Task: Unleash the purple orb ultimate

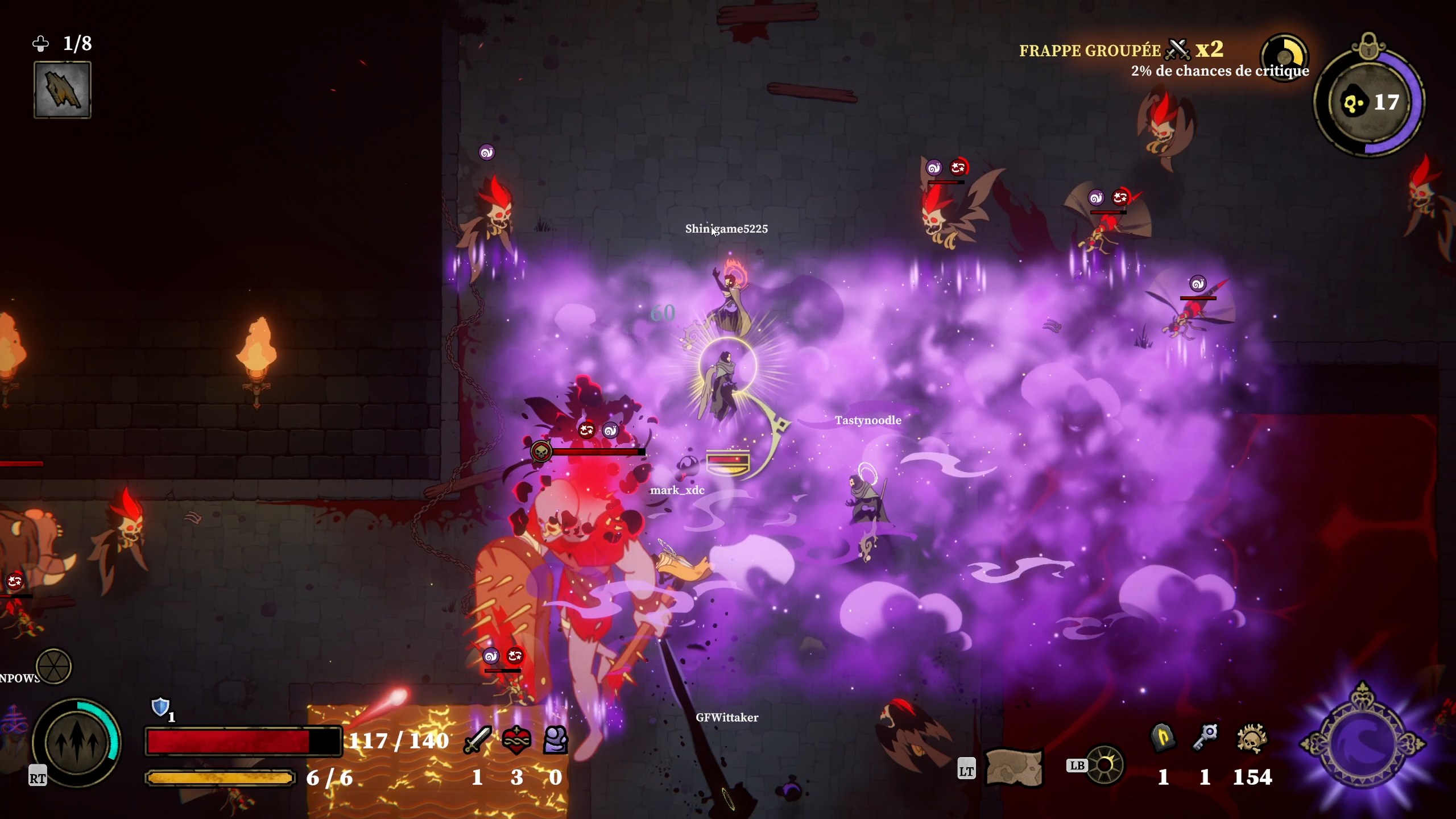Action: coord(1363,742)
